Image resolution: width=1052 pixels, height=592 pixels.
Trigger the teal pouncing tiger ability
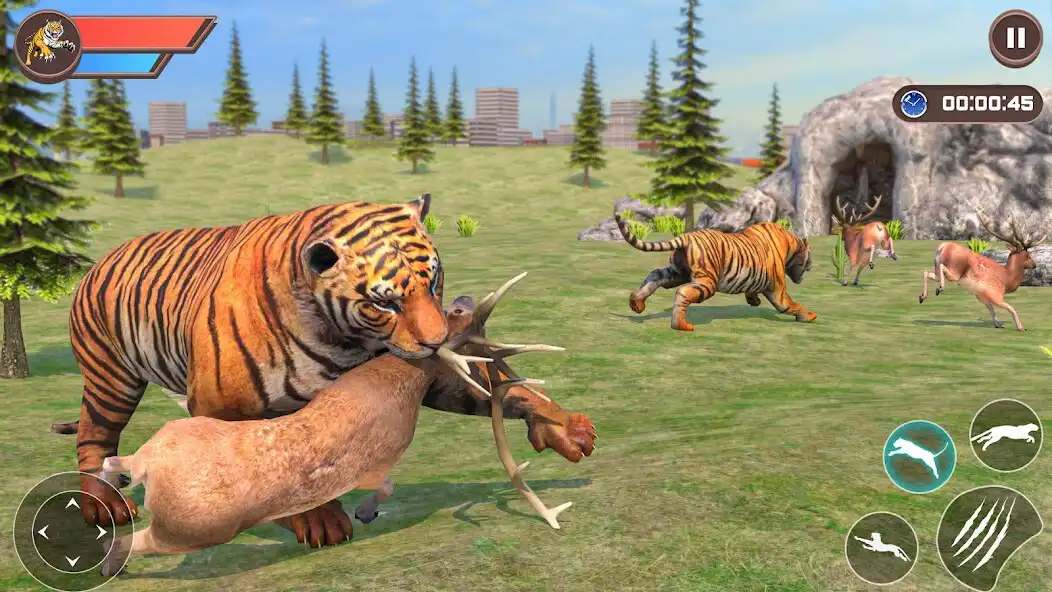click(919, 456)
